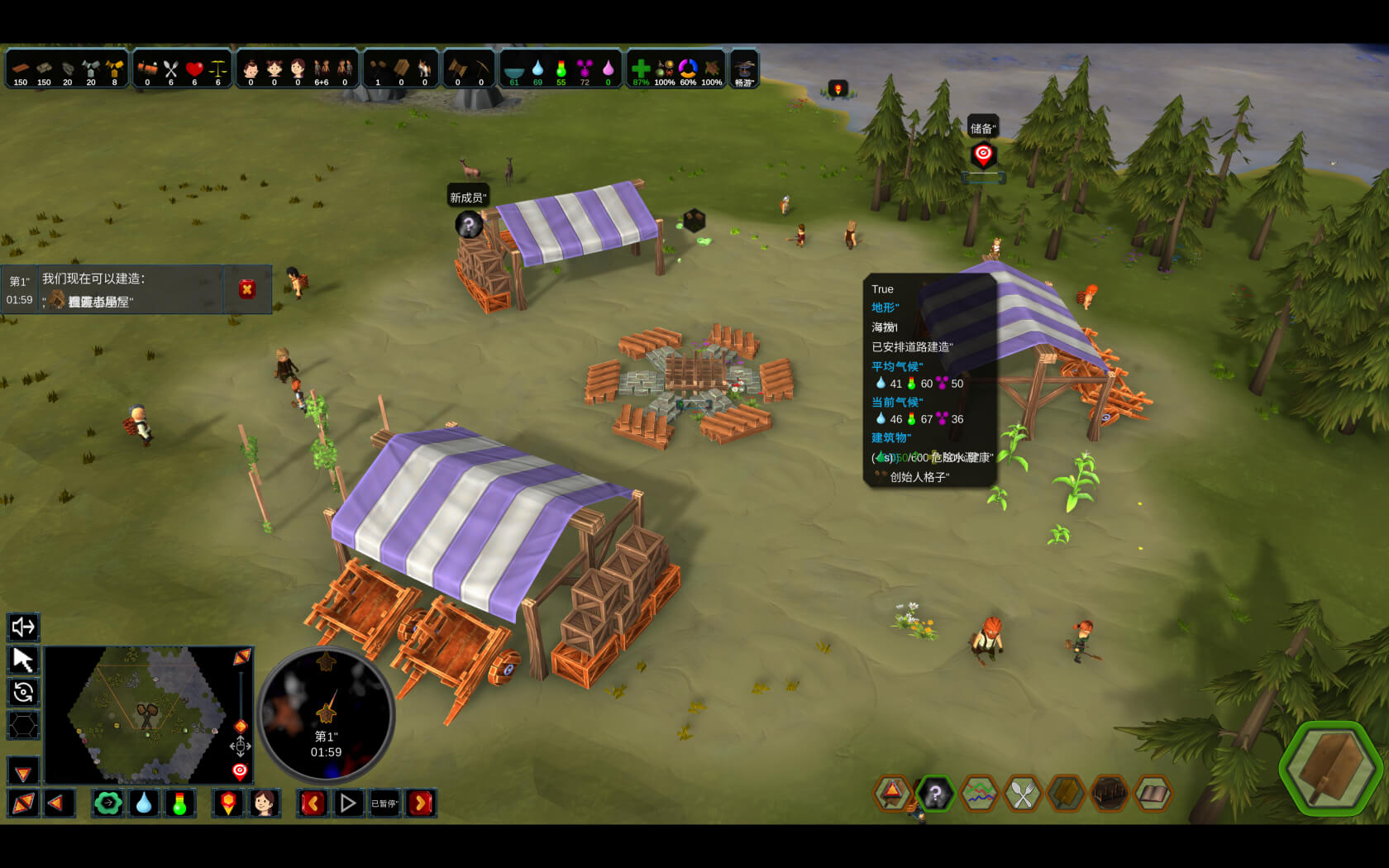The width and height of the screenshot is (1389, 868).
Task: Open the question mark help hexagon
Action: point(935,794)
